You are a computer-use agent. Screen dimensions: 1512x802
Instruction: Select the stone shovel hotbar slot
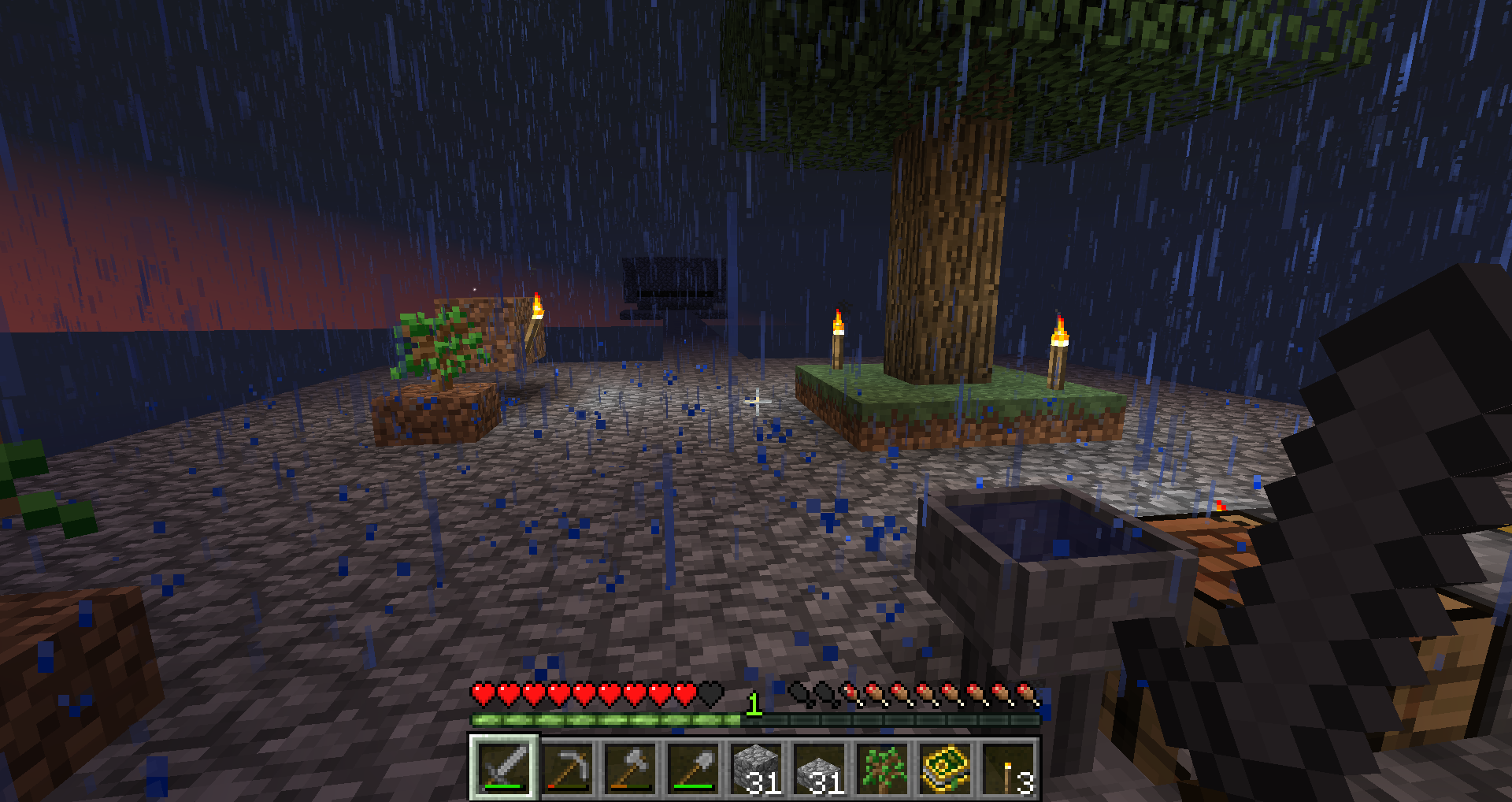pyautogui.click(x=694, y=768)
